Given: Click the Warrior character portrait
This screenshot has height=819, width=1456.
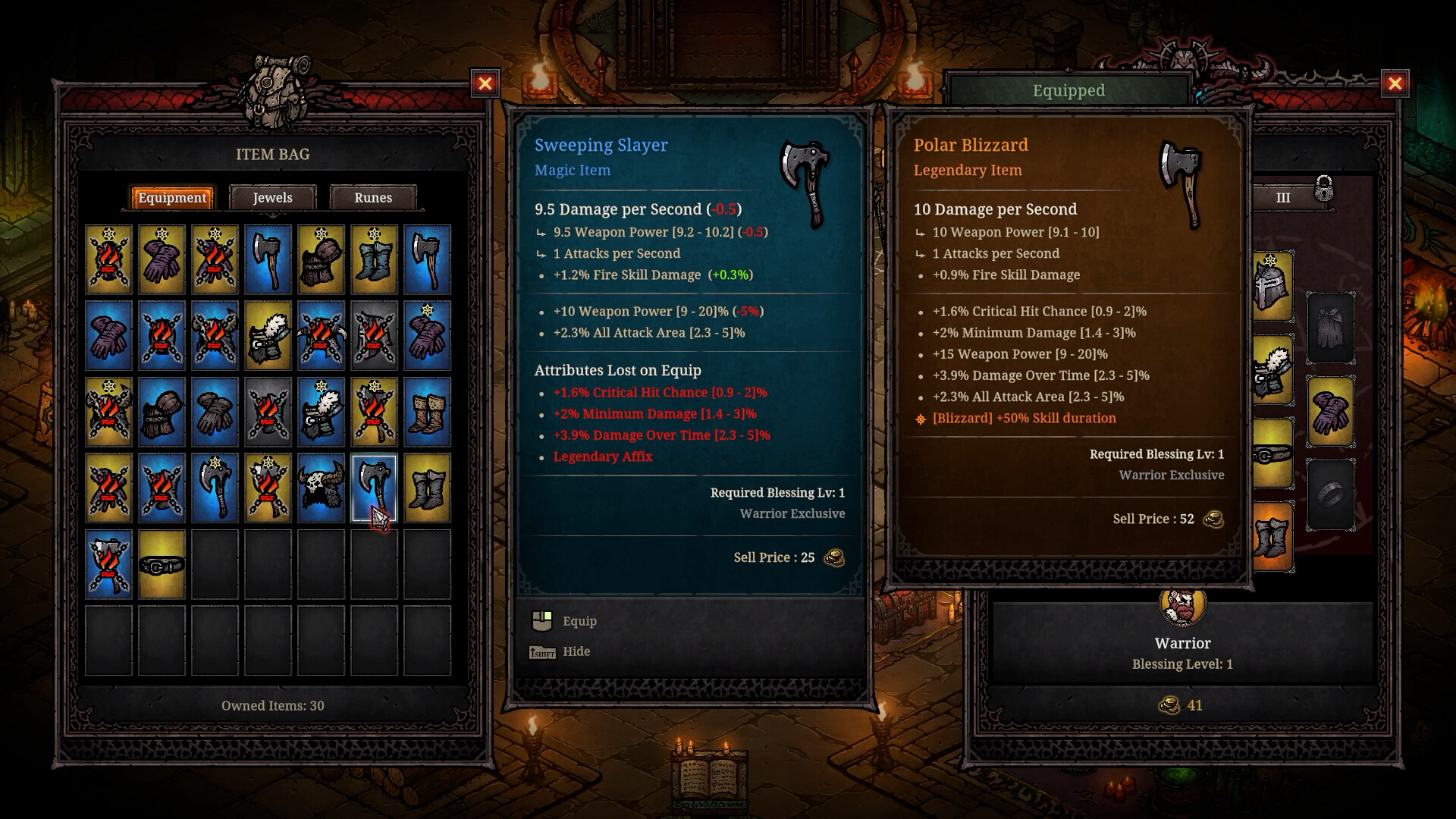Looking at the screenshot, I should click(x=1182, y=606).
